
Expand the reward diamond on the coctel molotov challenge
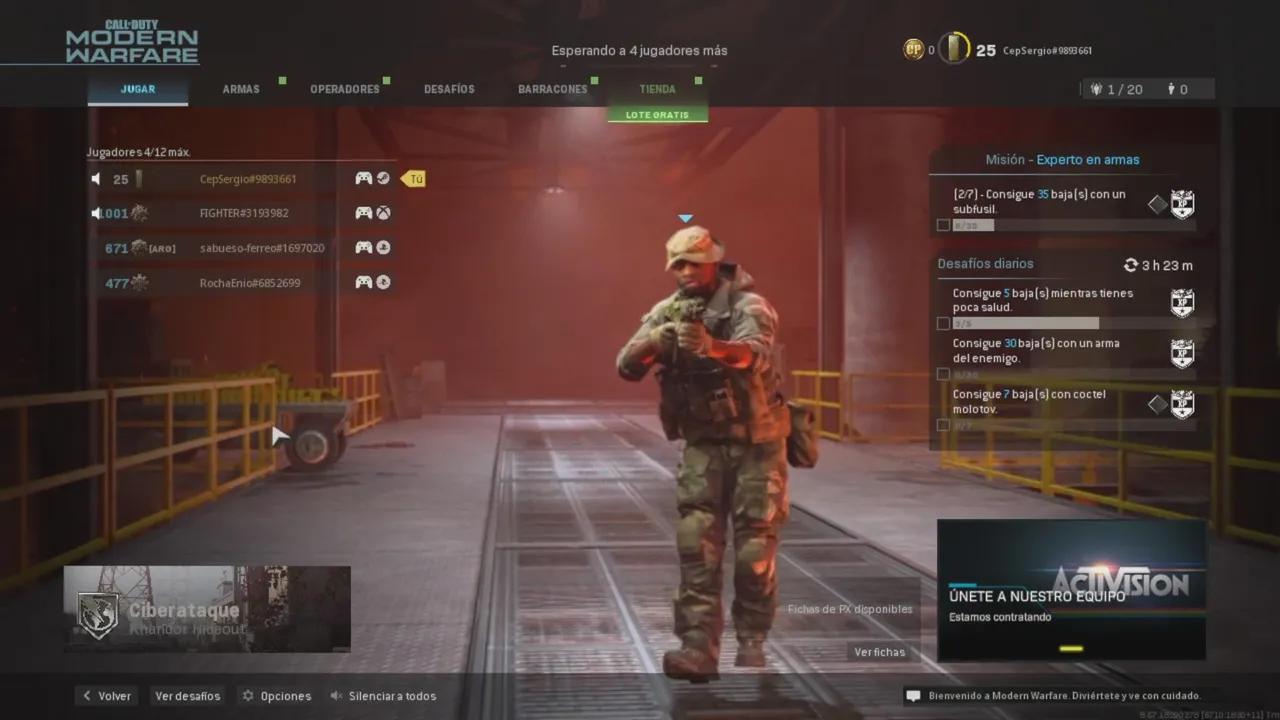click(1156, 404)
